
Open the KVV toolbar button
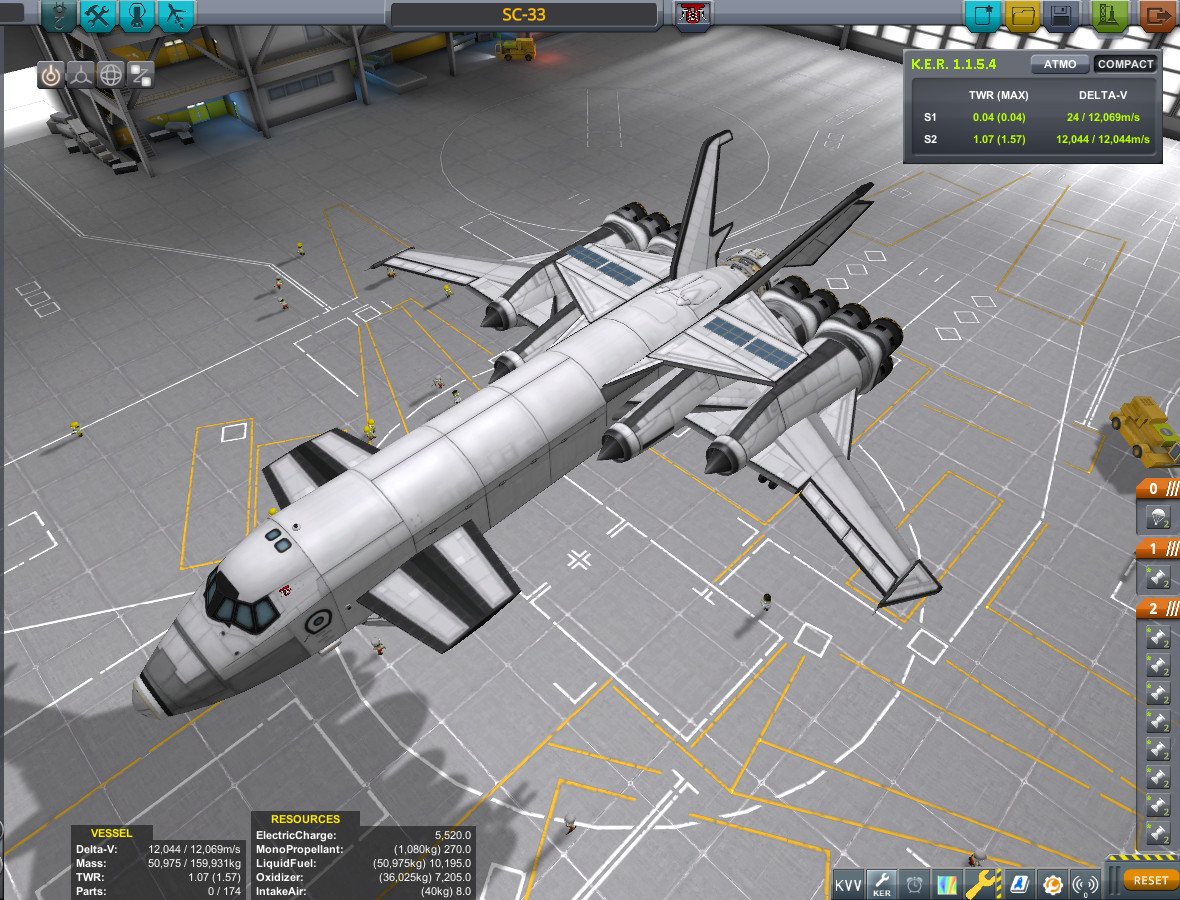click(x=849, y=884)
